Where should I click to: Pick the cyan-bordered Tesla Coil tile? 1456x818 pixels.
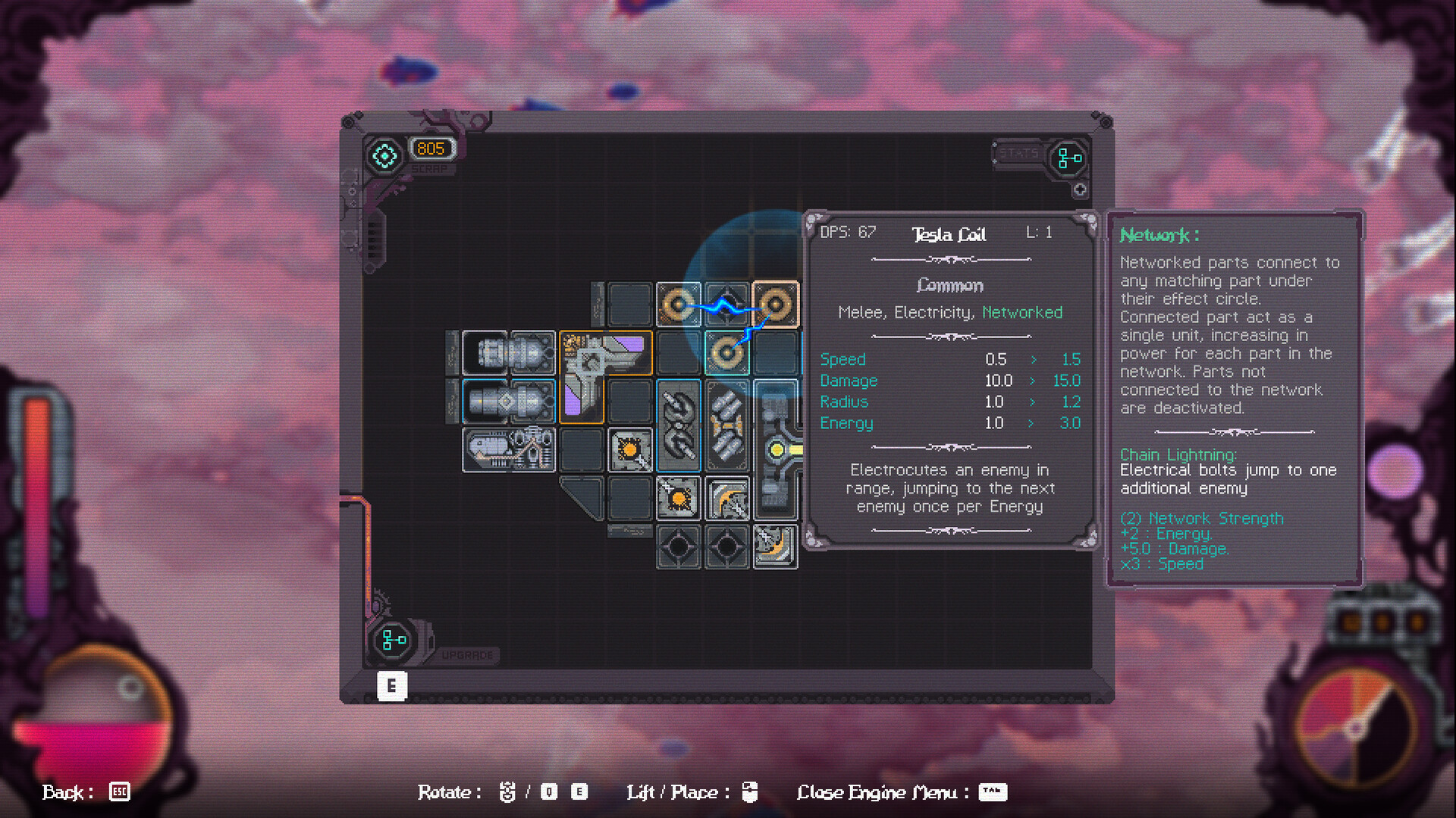tap(726, 353)
